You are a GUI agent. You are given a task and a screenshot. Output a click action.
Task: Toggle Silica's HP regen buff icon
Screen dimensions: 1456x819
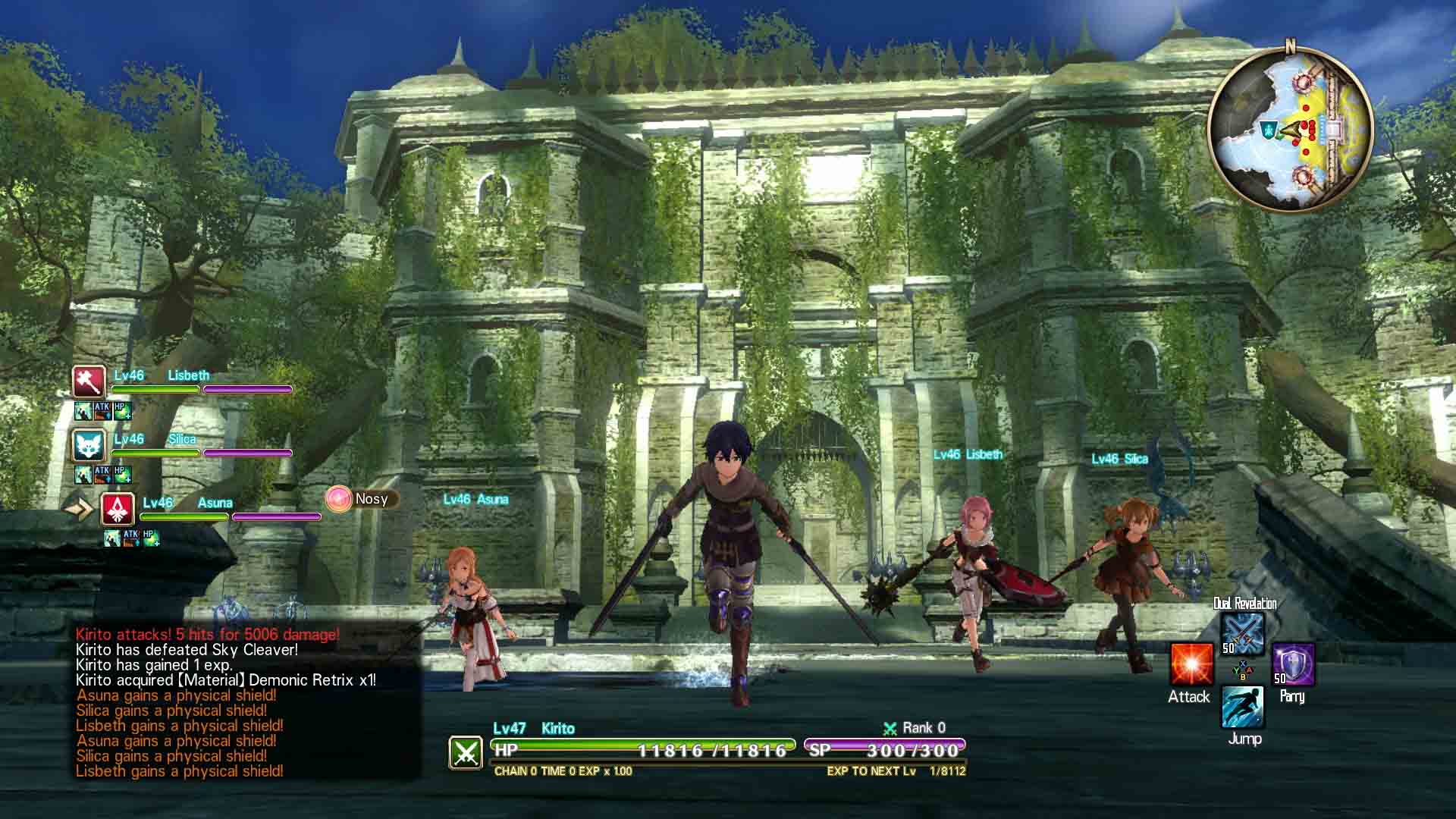pos(122,475)
